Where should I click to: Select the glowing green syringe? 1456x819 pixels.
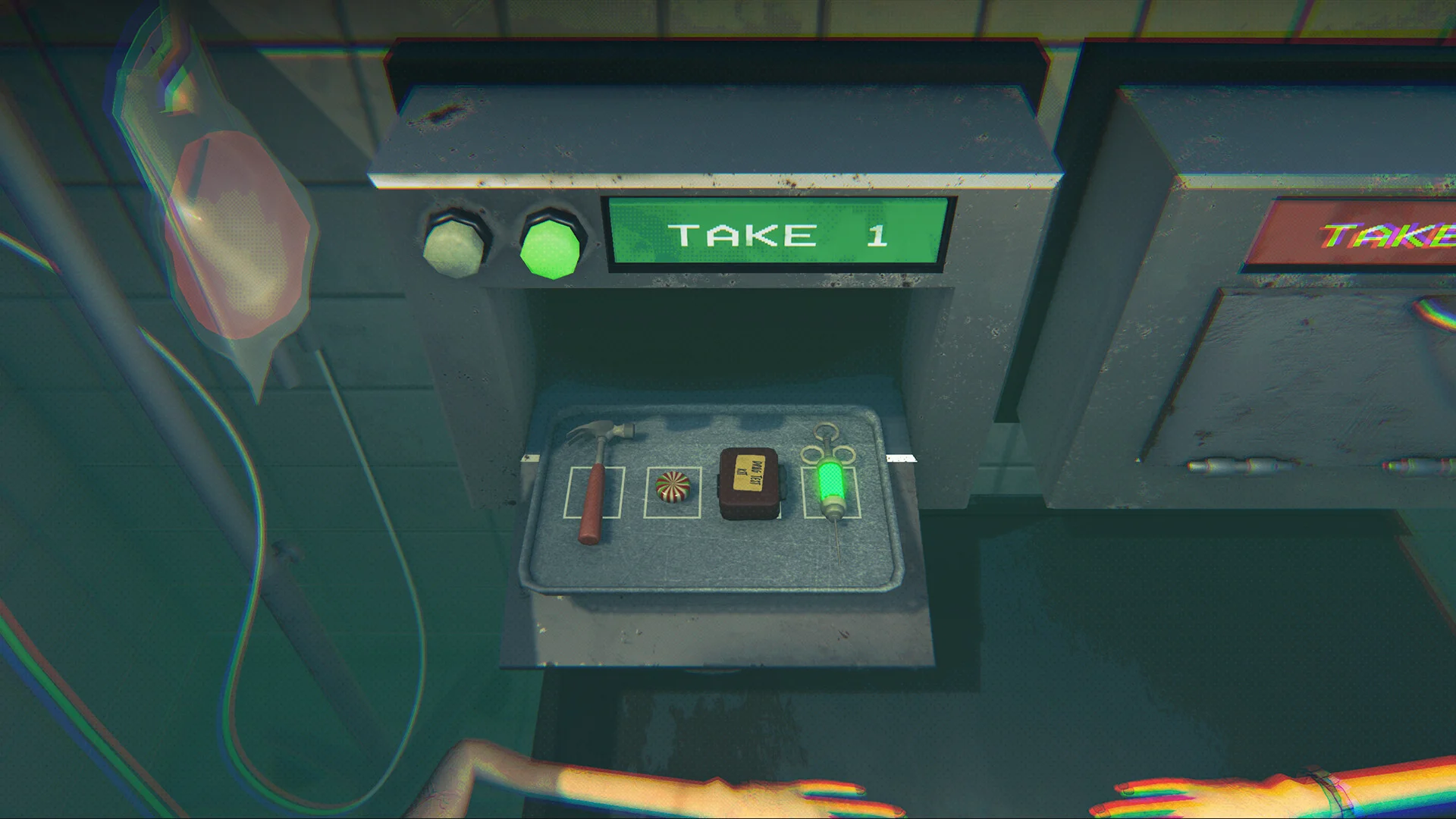(x=830, y=485)
